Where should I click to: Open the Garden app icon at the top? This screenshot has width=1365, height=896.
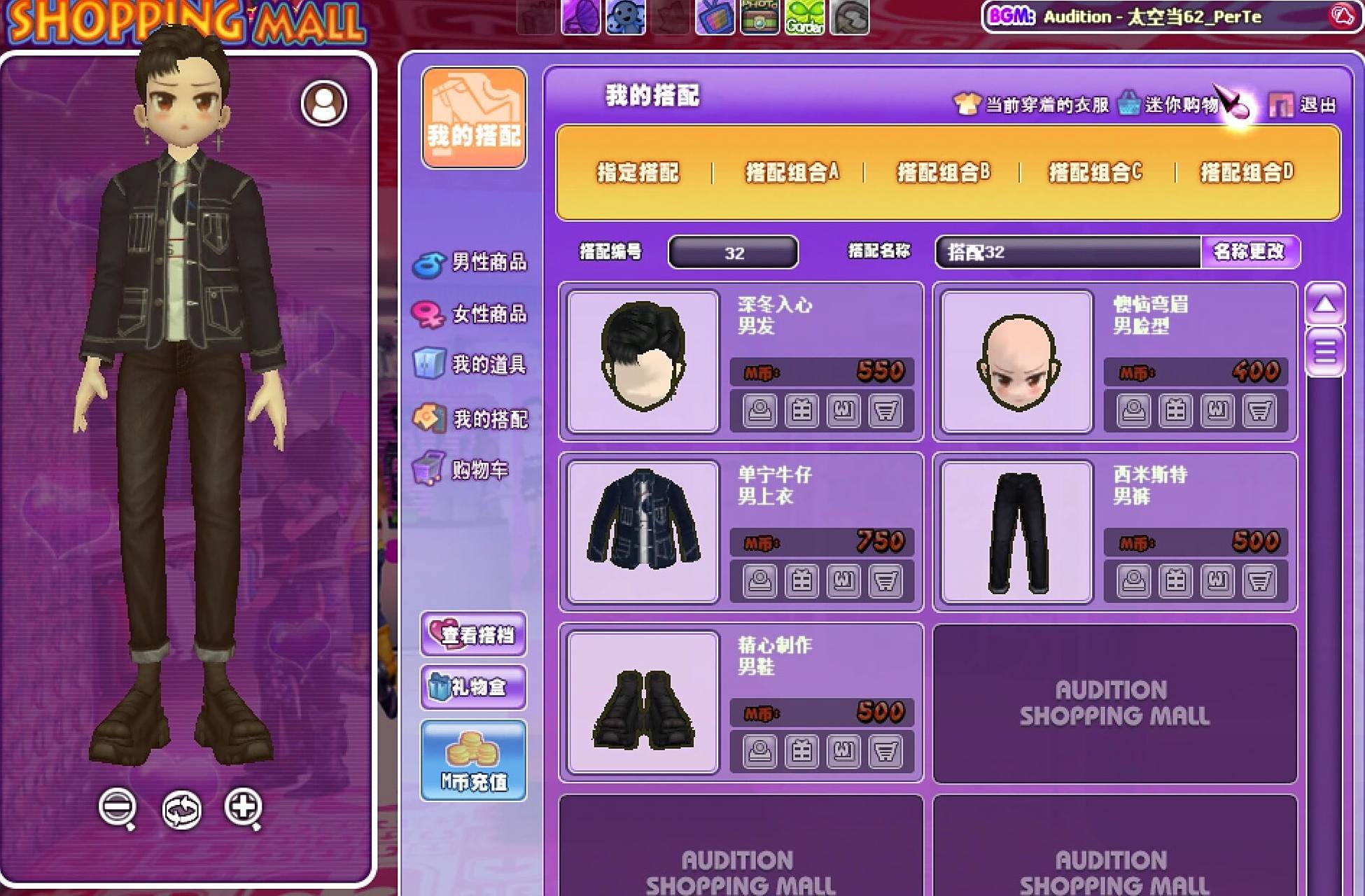coord(806,17)
